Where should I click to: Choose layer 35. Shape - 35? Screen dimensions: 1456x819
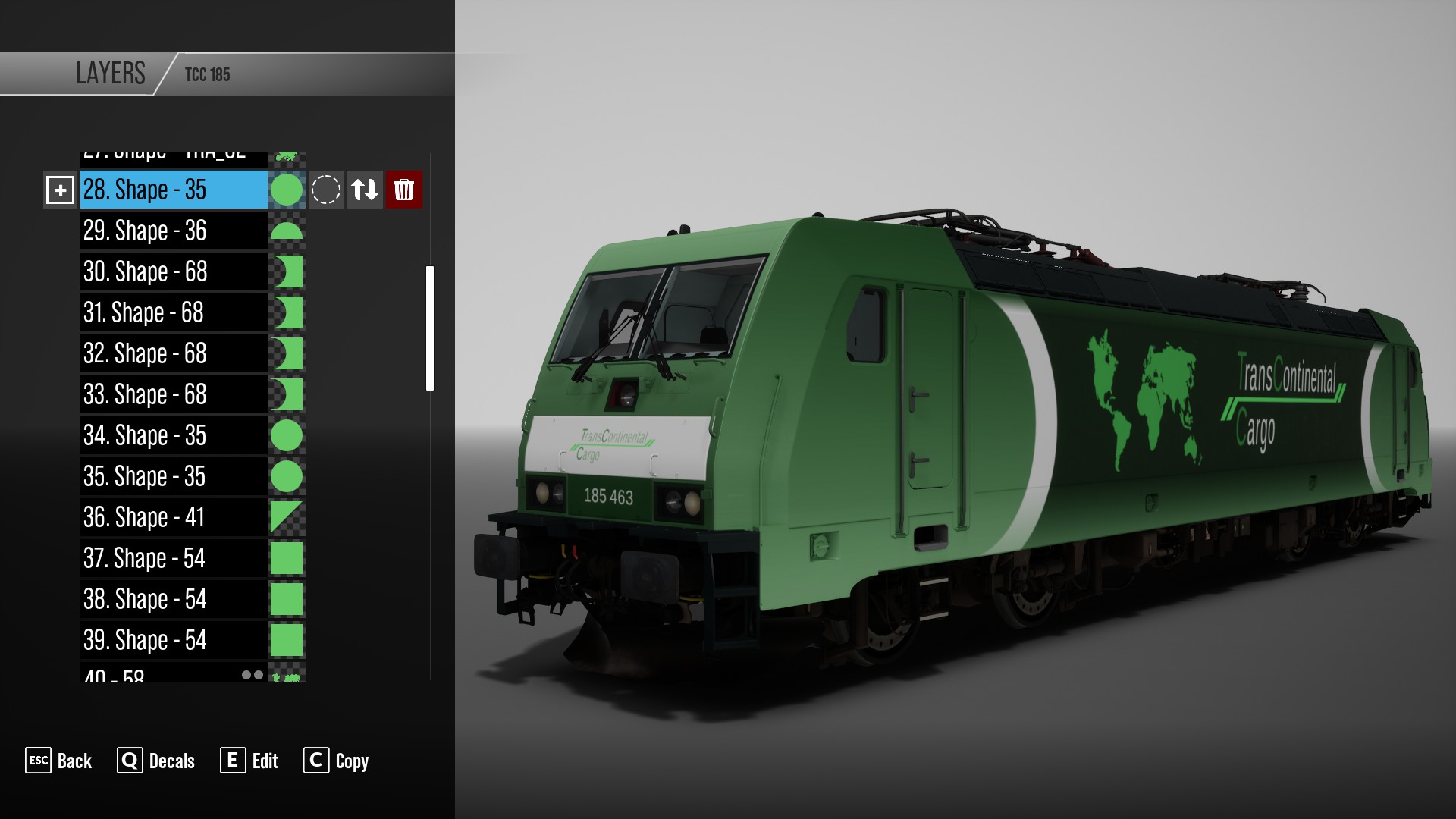[x=174, y=476]
